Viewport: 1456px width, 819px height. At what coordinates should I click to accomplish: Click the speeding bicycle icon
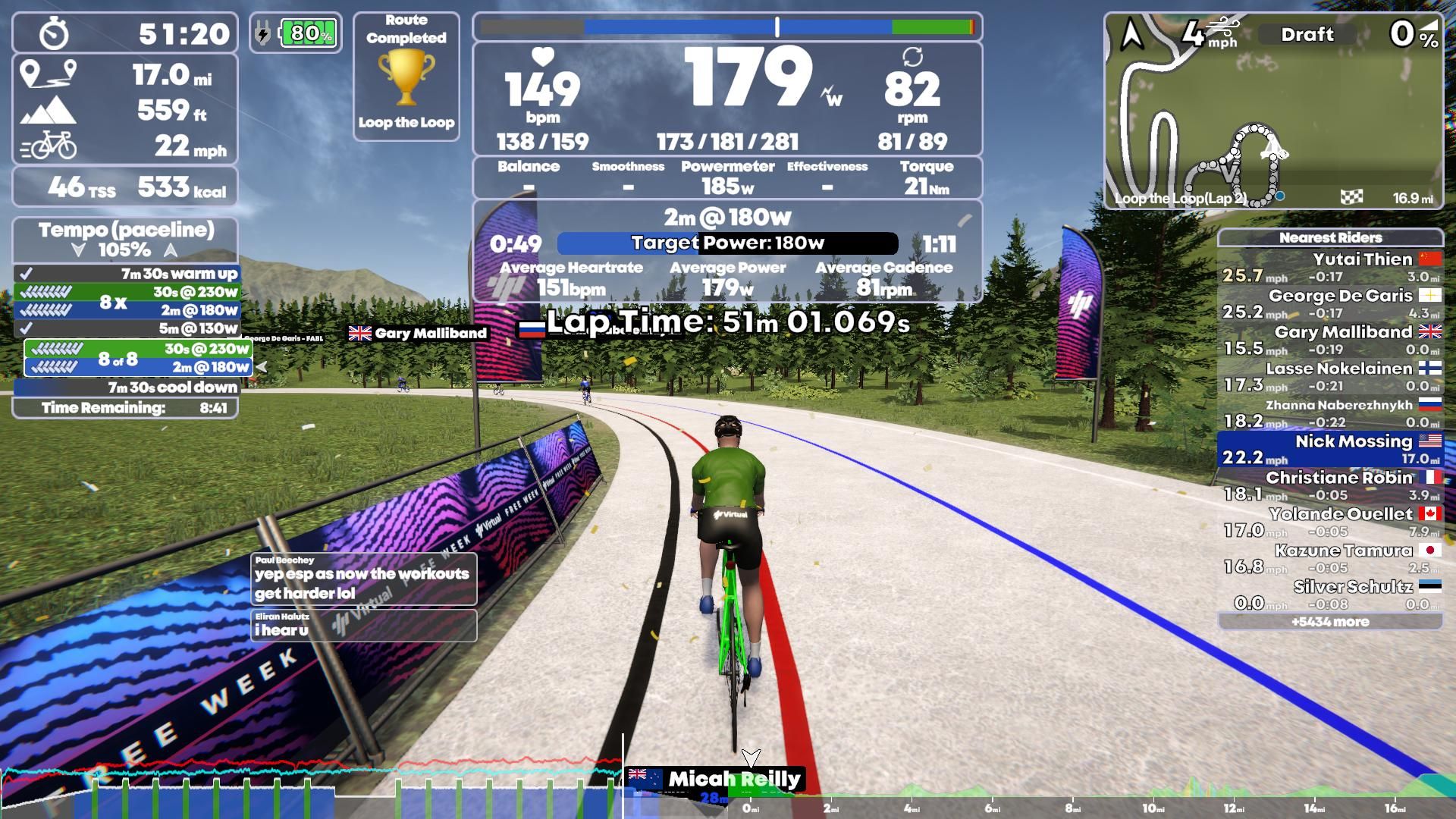[x=50, y=146]
